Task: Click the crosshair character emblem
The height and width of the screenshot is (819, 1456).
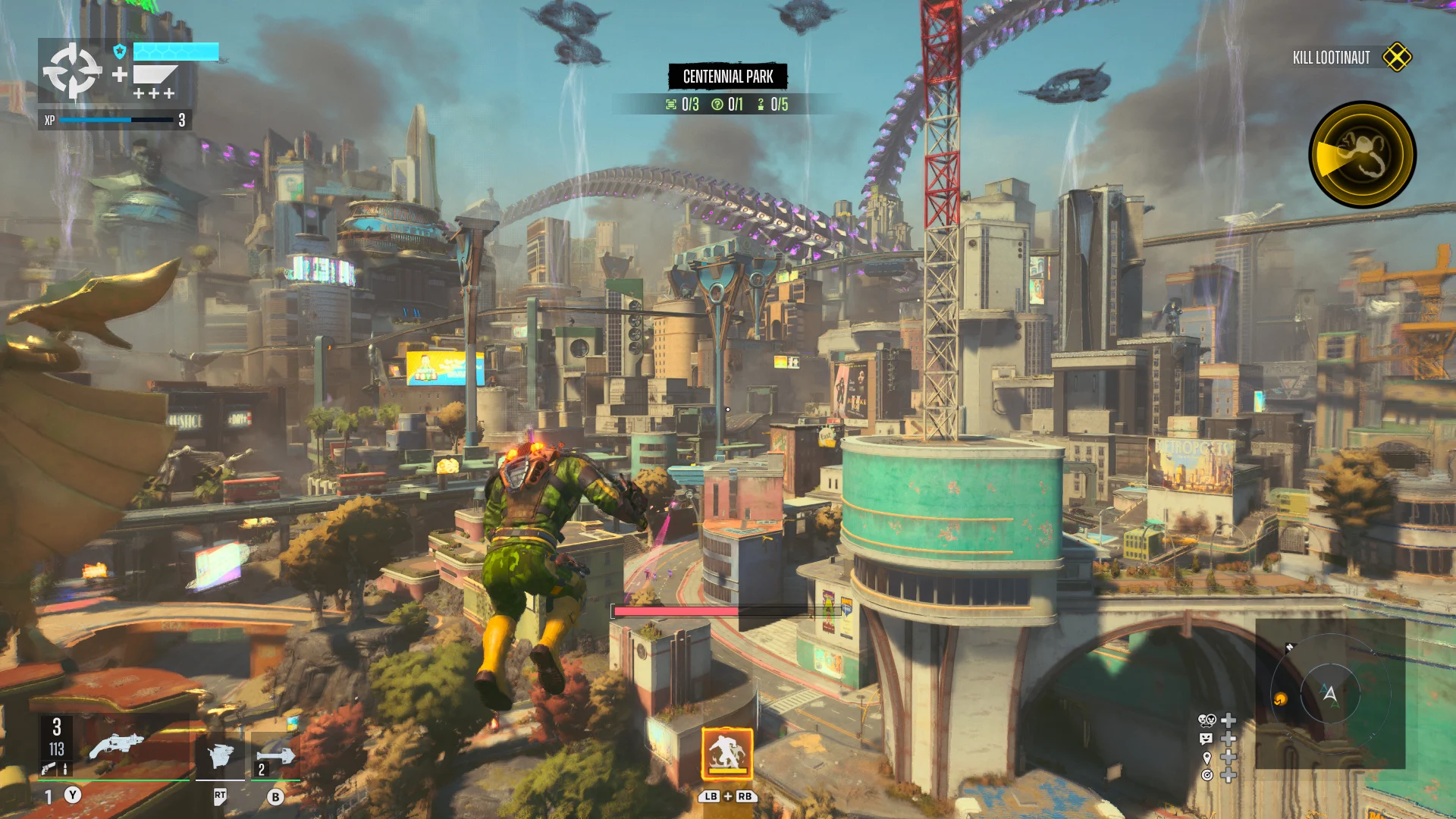Action: coord(72,71)
